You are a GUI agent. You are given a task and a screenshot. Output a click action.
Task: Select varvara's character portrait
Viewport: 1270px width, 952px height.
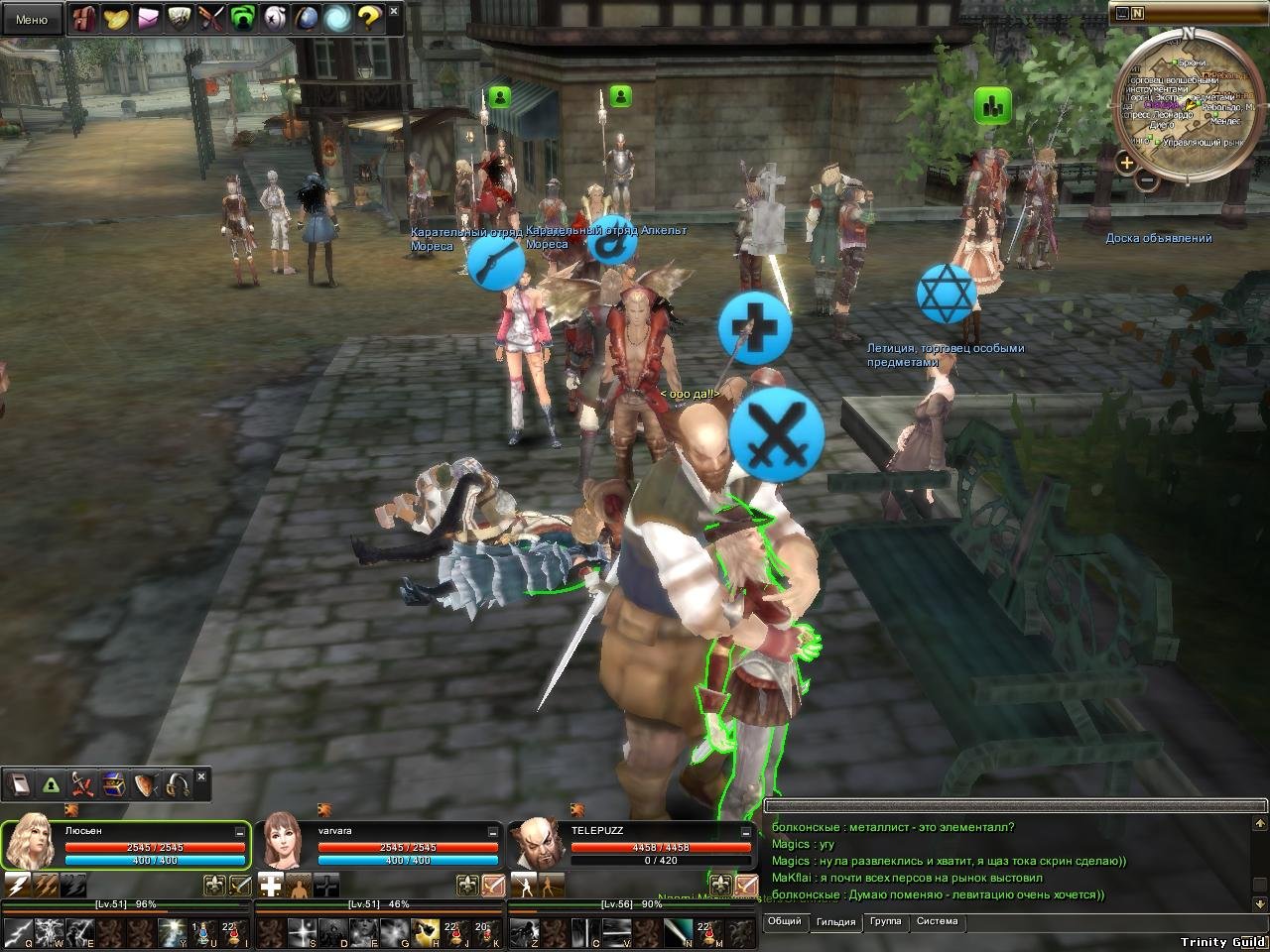[x=283, y=844]
